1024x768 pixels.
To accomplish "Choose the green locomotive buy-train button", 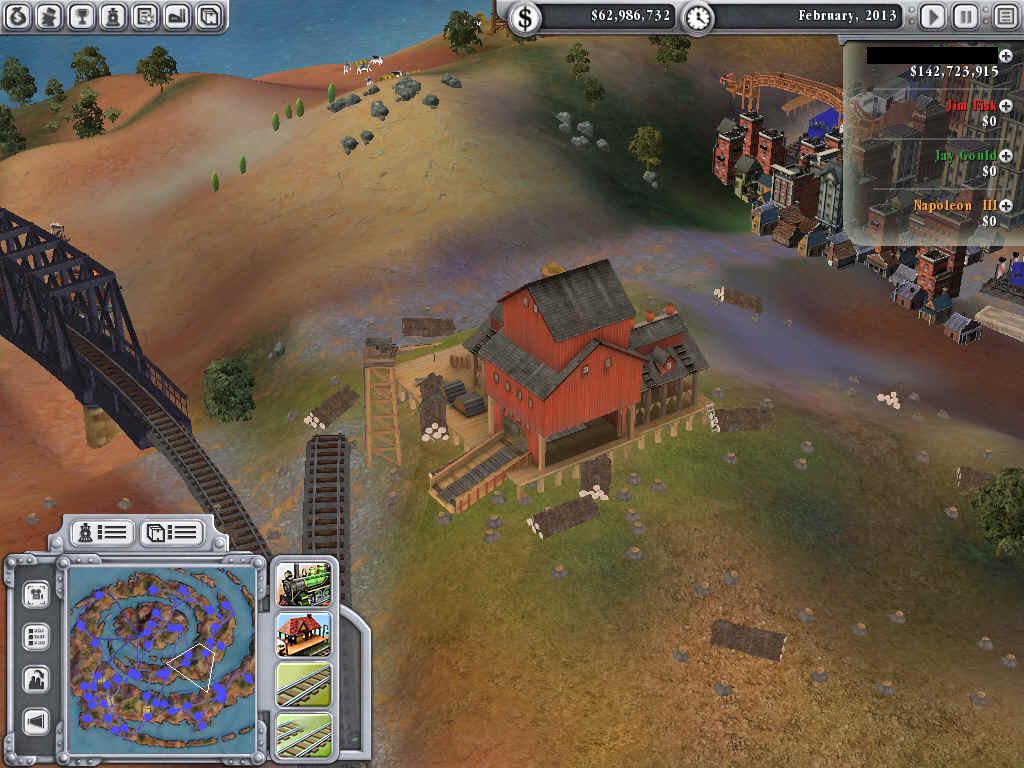I will coord(303,583).
